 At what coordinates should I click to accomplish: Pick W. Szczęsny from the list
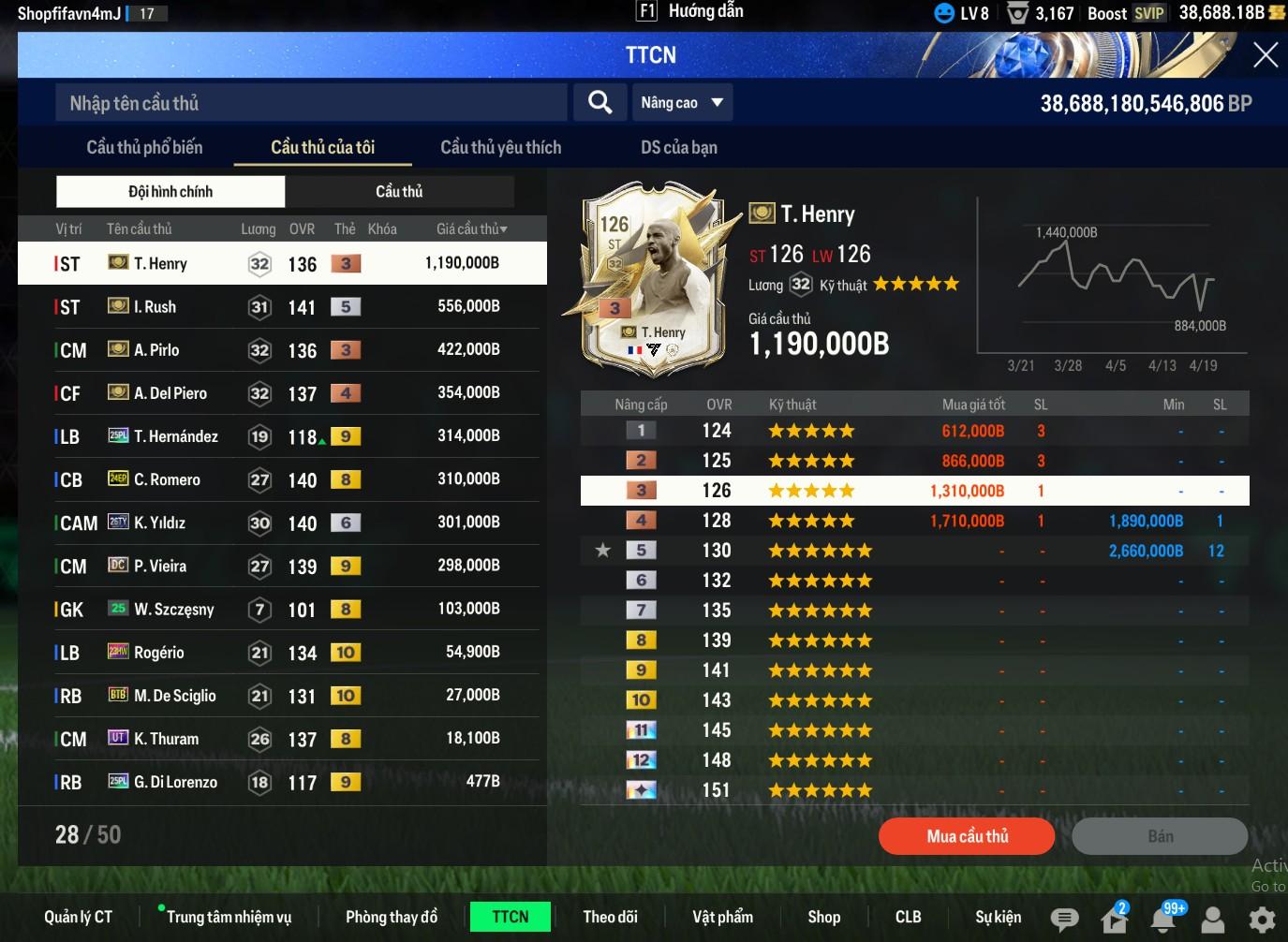point(281,609)
